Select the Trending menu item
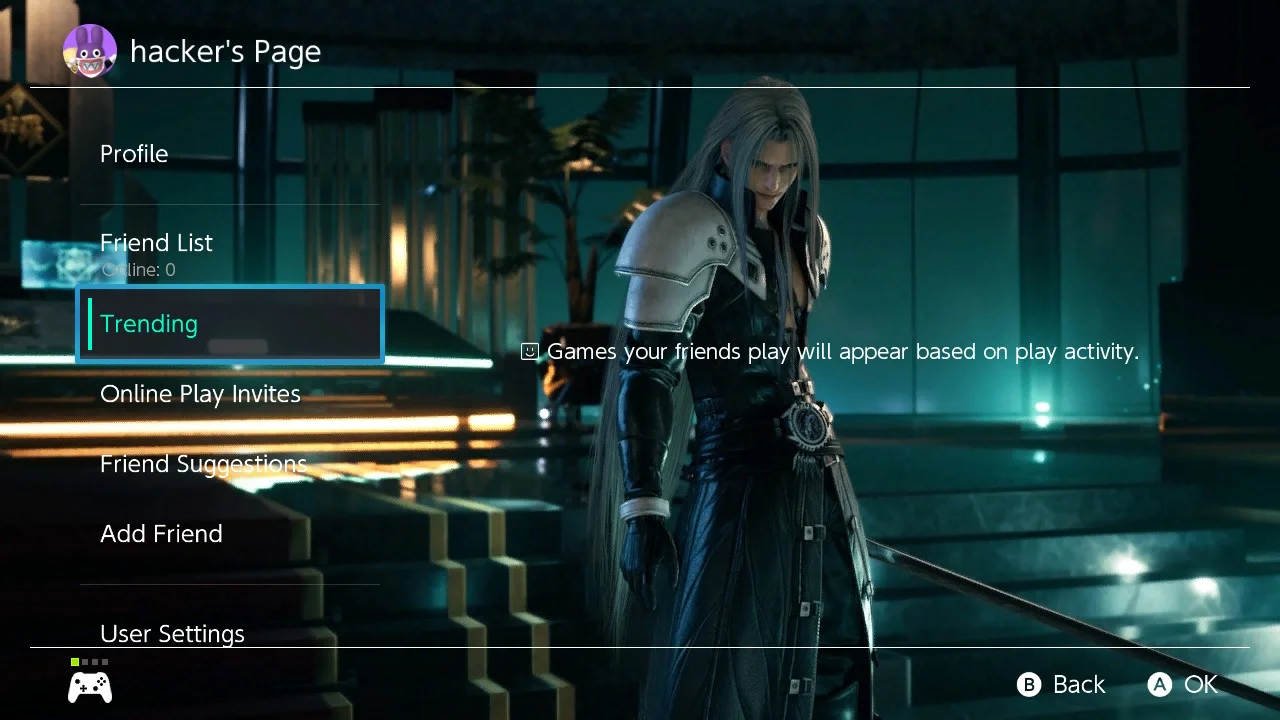Screen dimensions: 1280x720 pos(148,323)
